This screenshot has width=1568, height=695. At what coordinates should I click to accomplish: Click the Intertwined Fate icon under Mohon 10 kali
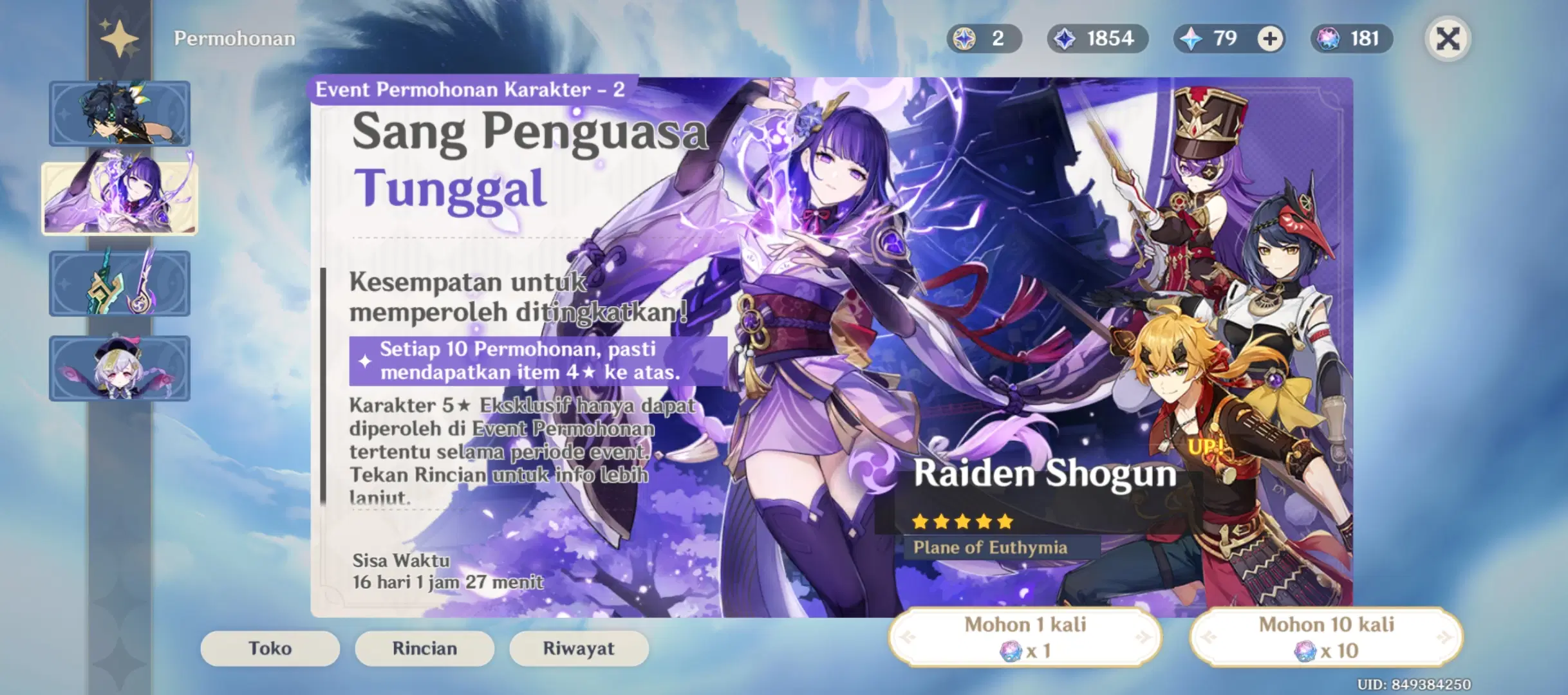pos(1305,650)
